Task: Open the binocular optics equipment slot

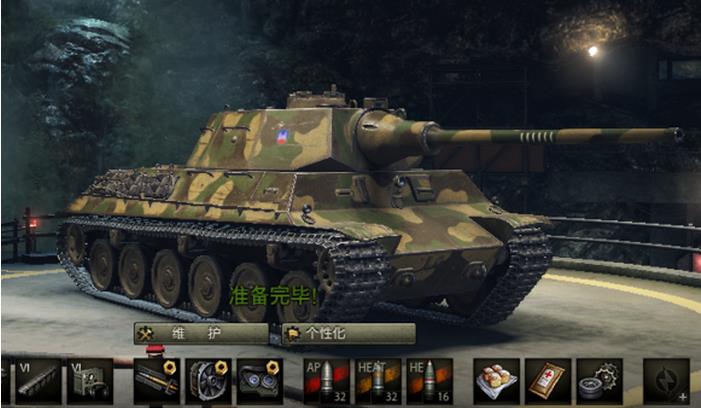Action: [x=259, y=381]
